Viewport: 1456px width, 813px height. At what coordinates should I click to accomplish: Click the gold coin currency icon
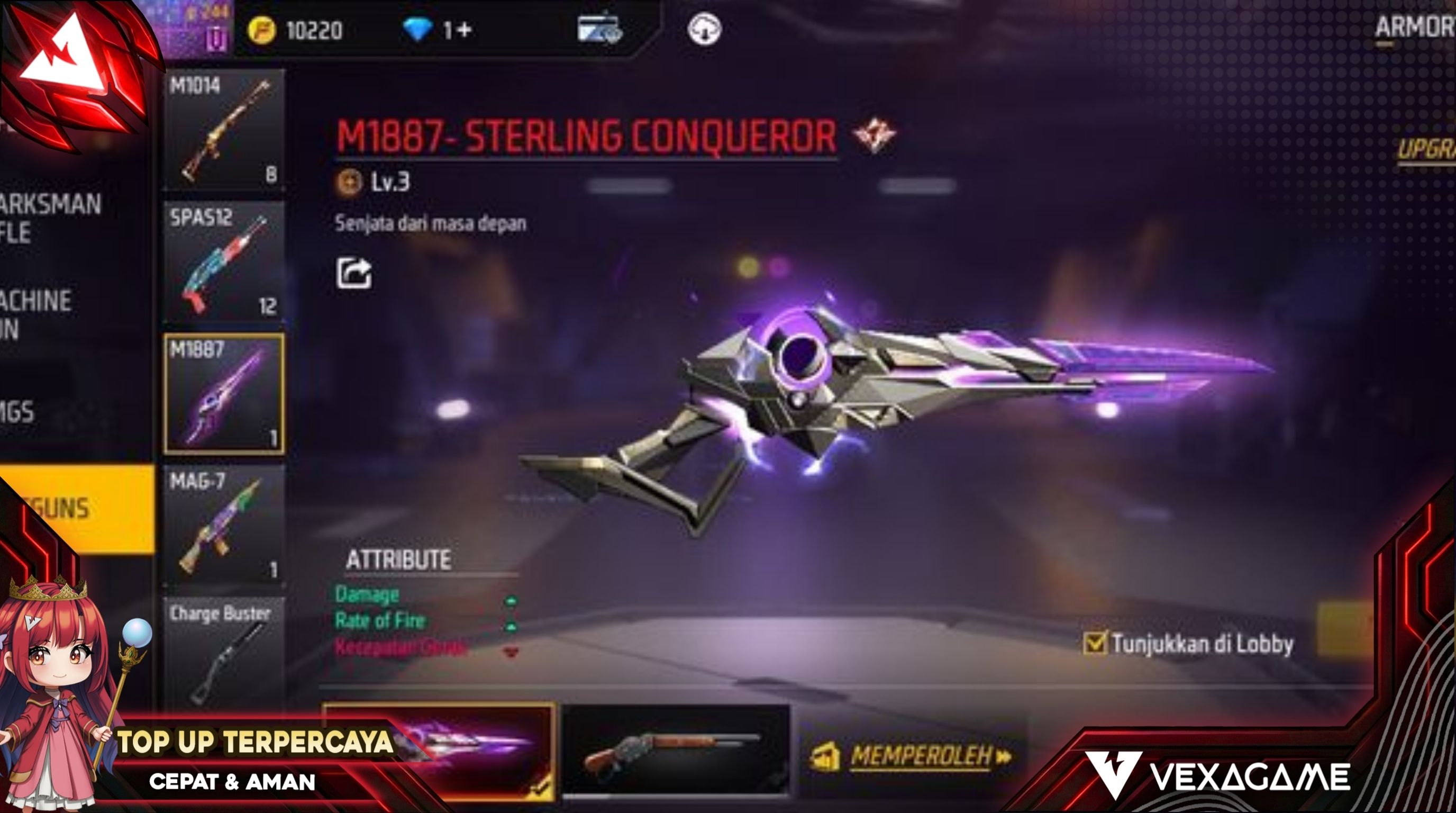tap(262, 30)
